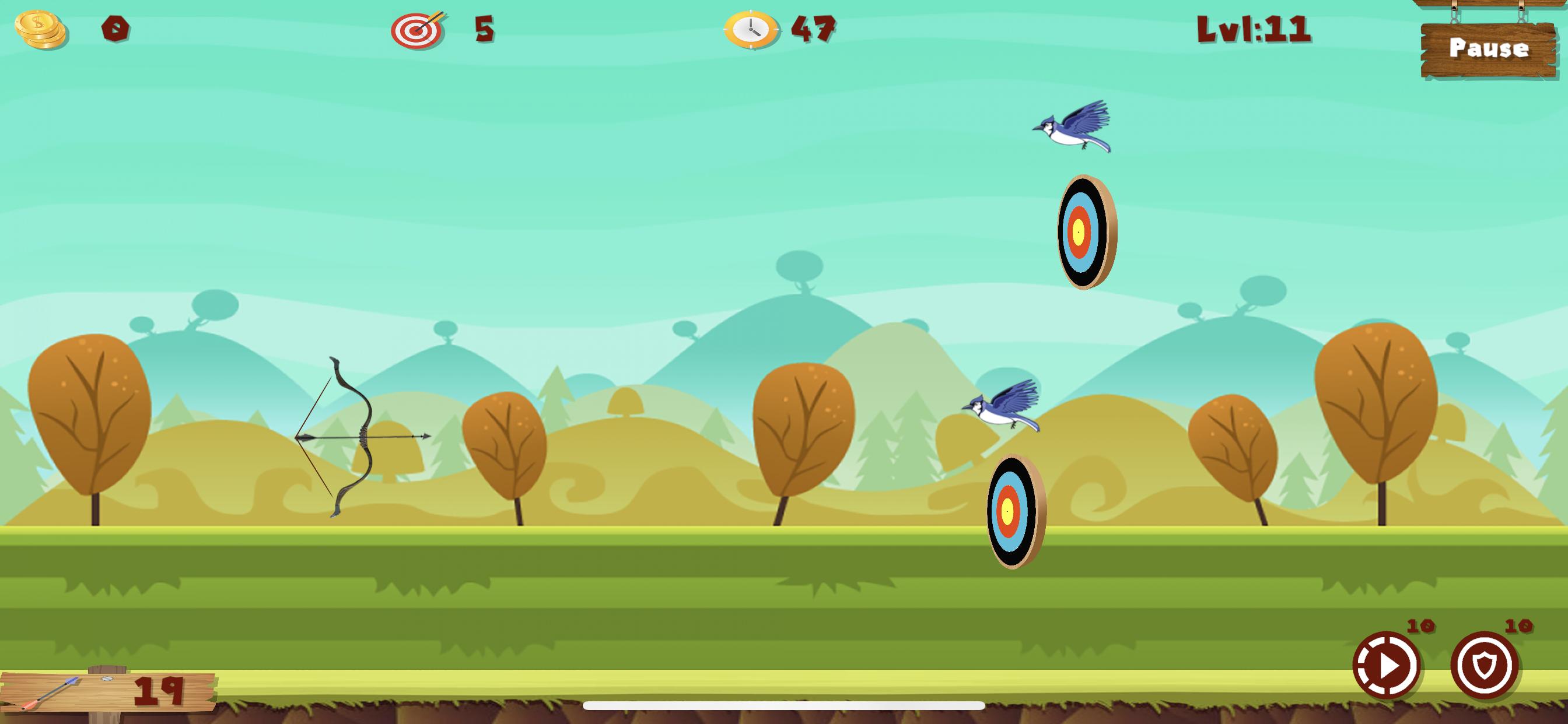Select the red target score icon at top
The height and width of the screenshot is (724, 1568).
[x=417, y=29]
